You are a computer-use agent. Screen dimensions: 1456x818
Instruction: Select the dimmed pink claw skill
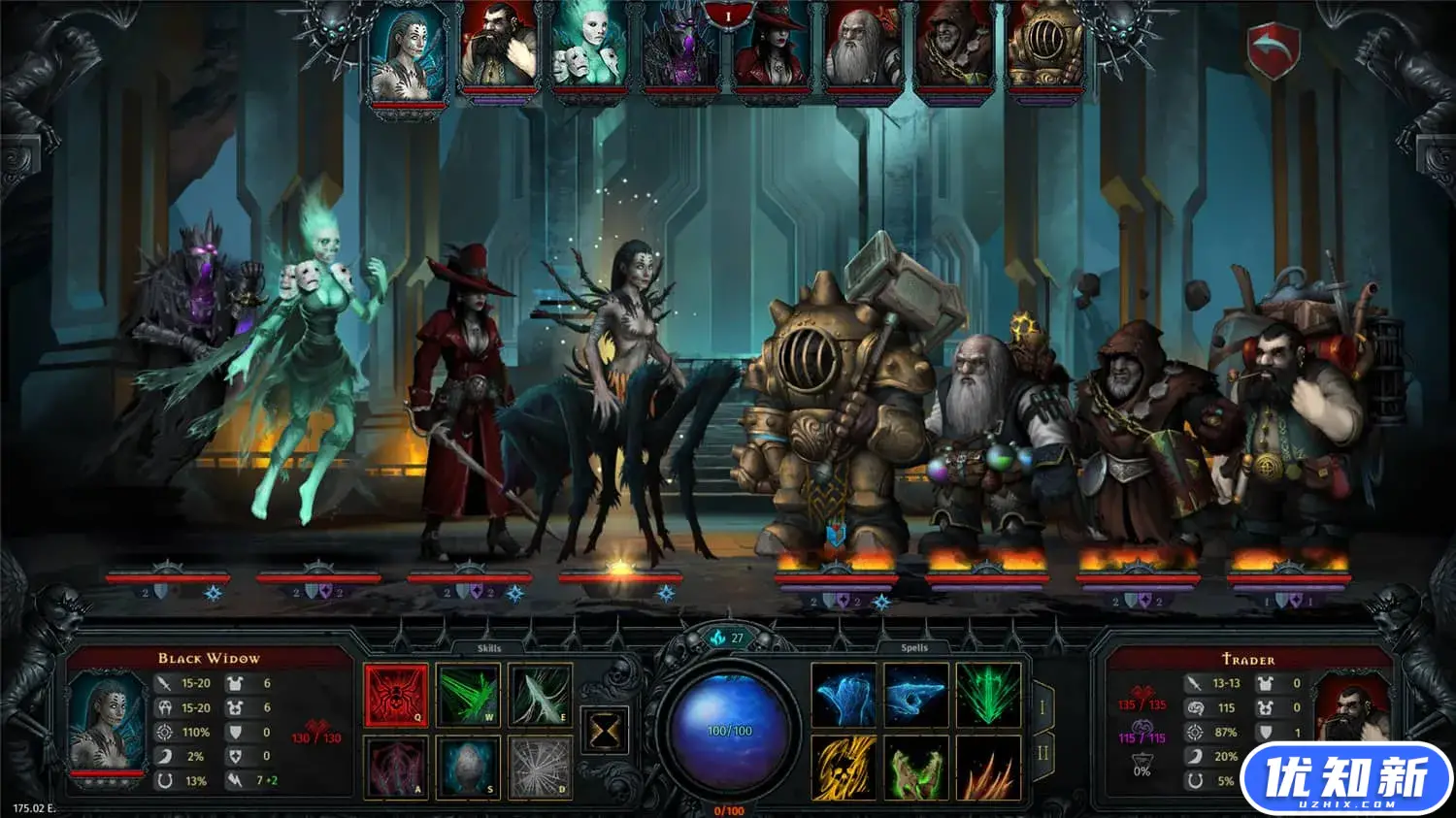pyautogui.click(x=396, y=767)
